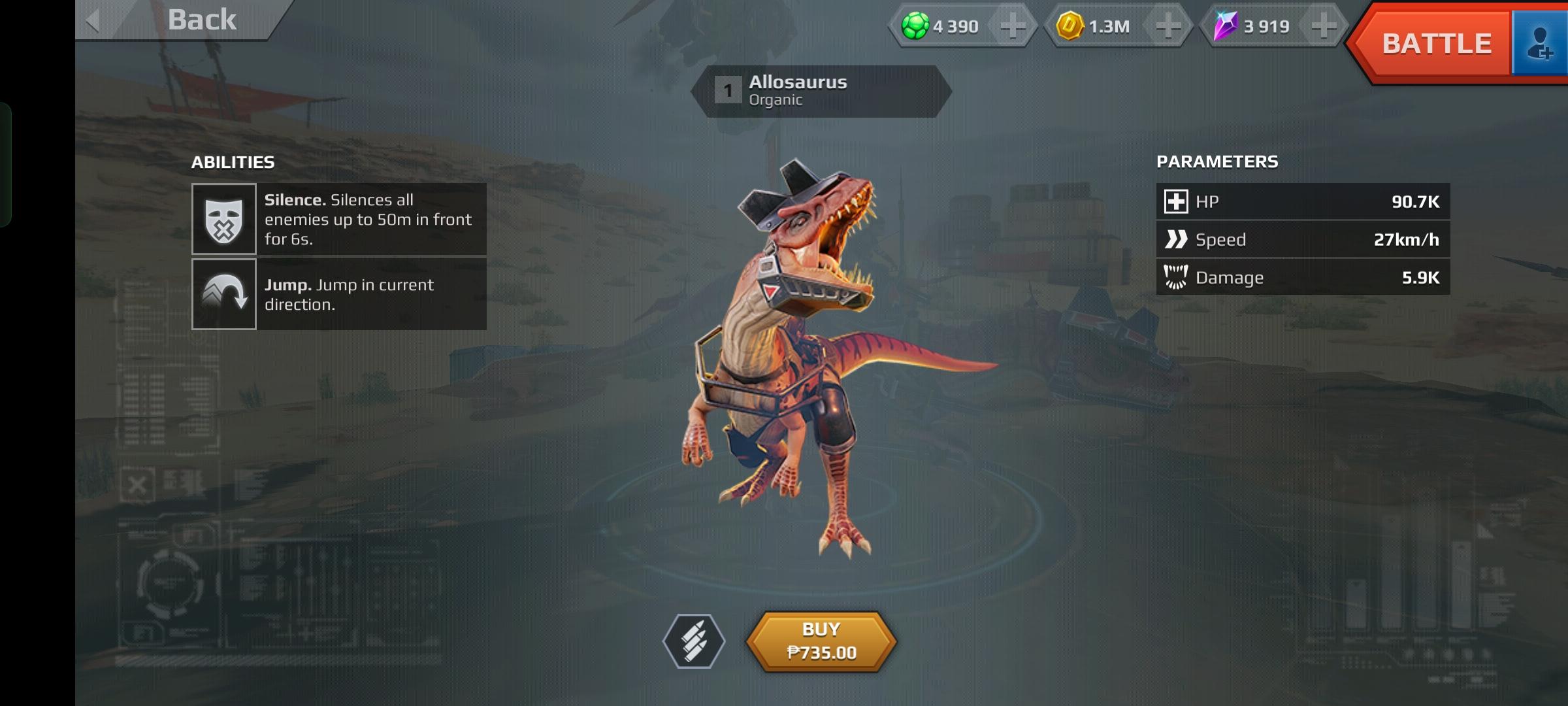Image resolution: width=1568 pixels, height=706 pixels.
Task: Open the ammo bullets hexagon button
Action: tap(694, 641)
